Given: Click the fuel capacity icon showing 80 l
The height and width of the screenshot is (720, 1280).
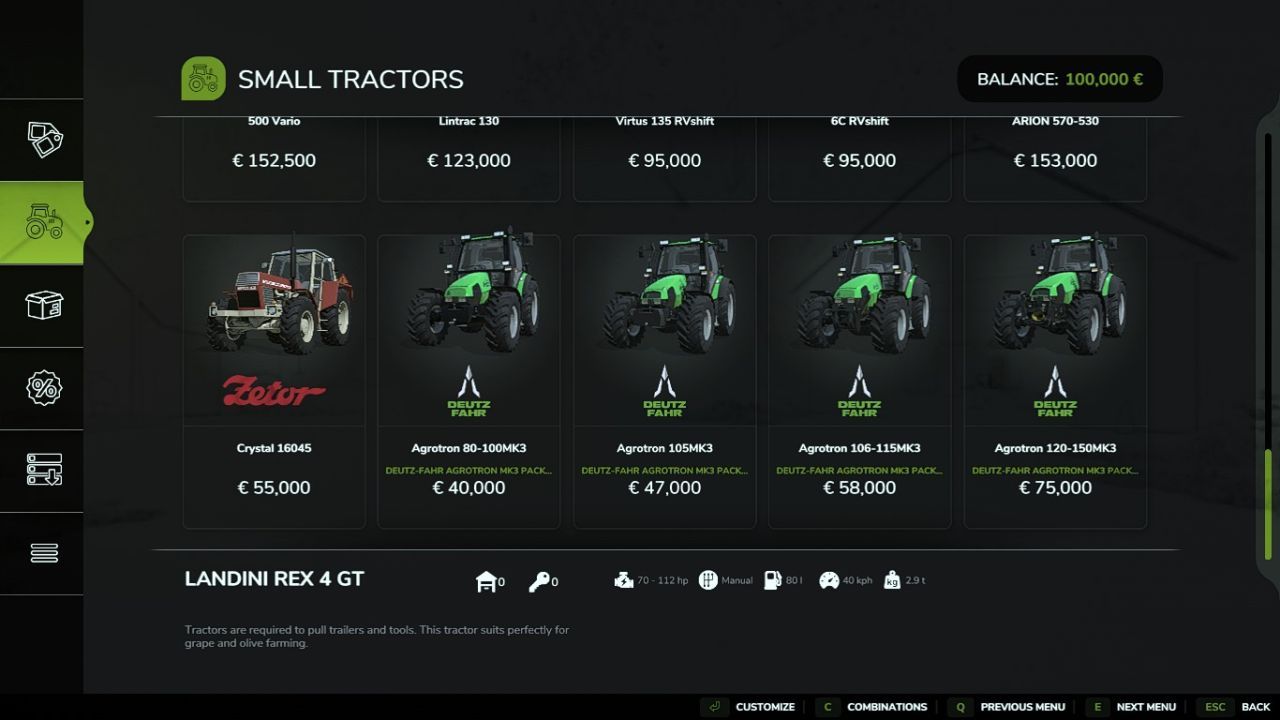Looking at the screenshot, I should tap(771, 579).
